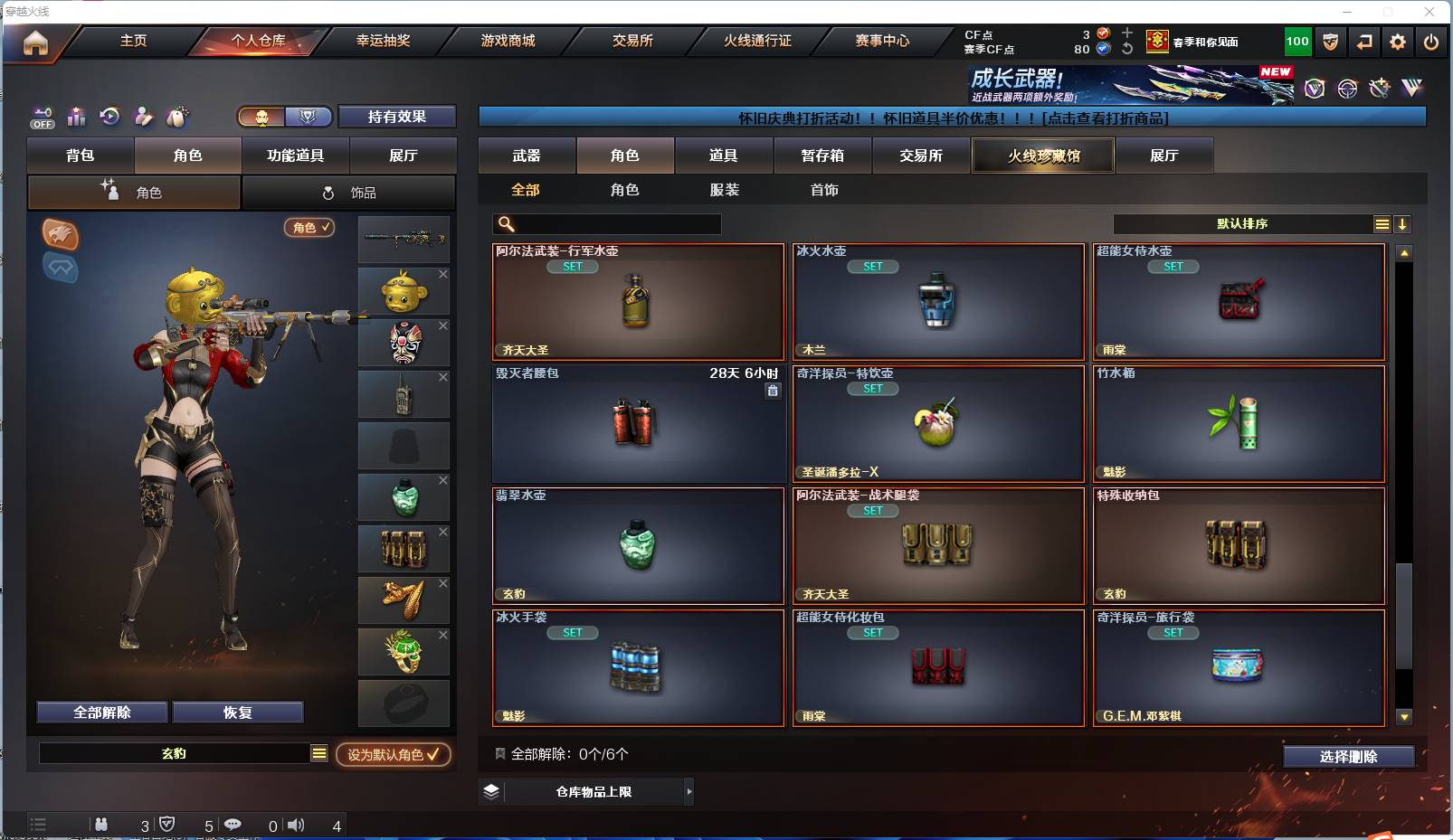
Task: Click the power/exit icon at top right
Action: pyautogui.click(x=1431, y=42)
